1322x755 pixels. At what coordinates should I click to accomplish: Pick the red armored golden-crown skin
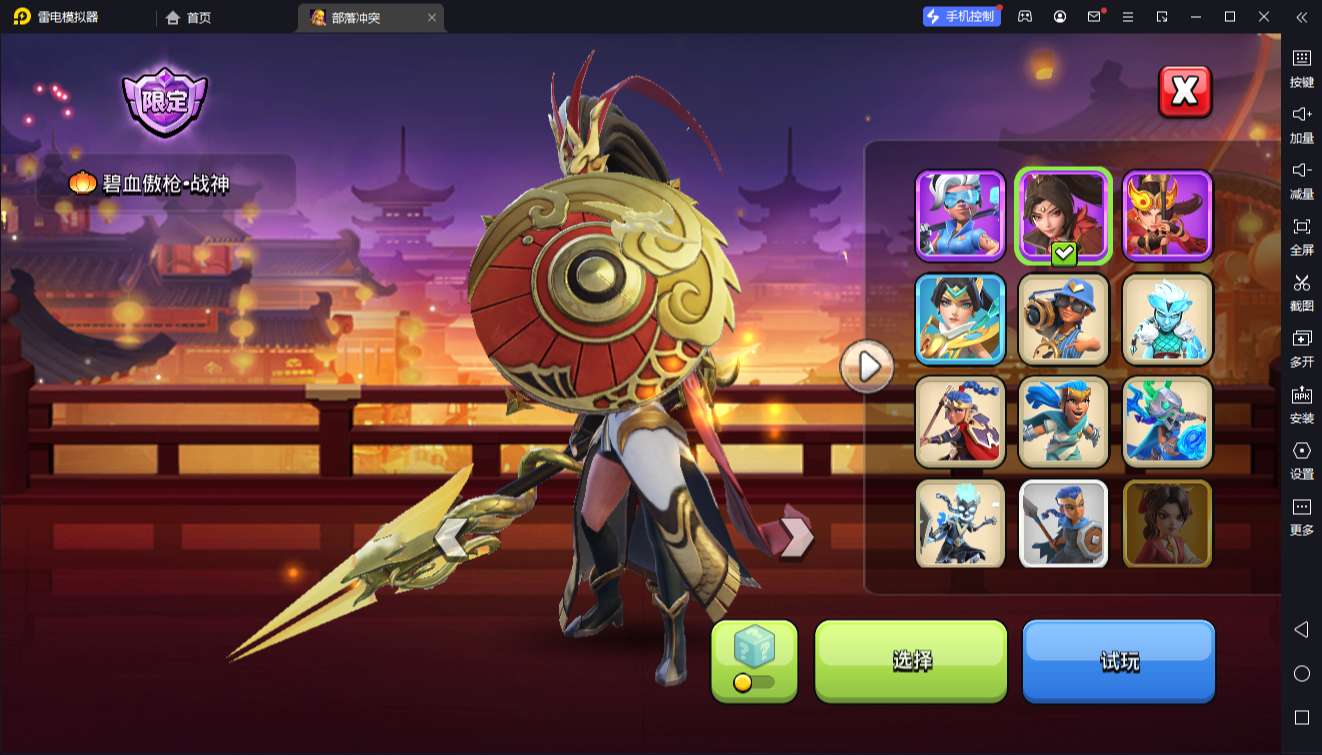click(x=1167, y=216)
